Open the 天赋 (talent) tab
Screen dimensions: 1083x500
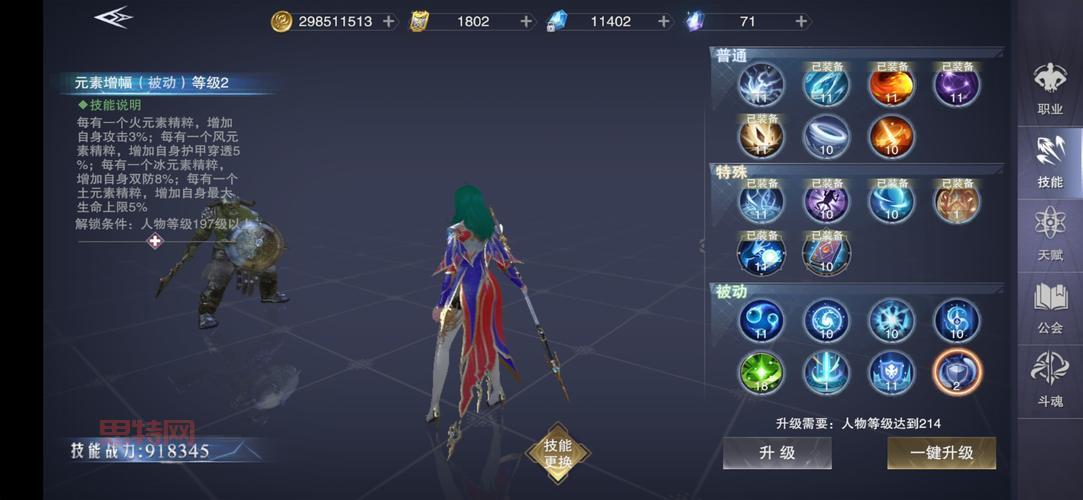(x=1050, y=234)
